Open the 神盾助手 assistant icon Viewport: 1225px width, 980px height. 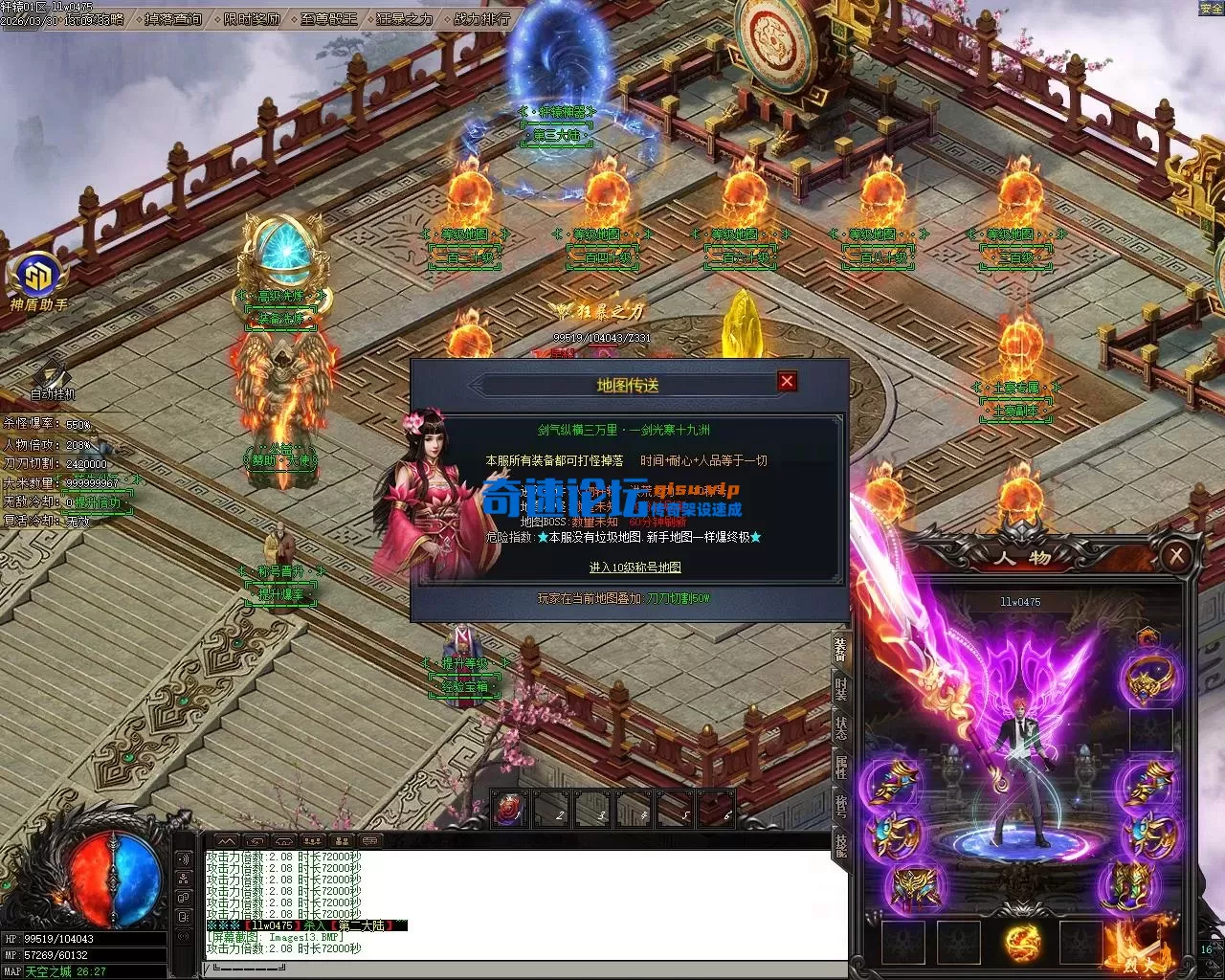(38, 278)
